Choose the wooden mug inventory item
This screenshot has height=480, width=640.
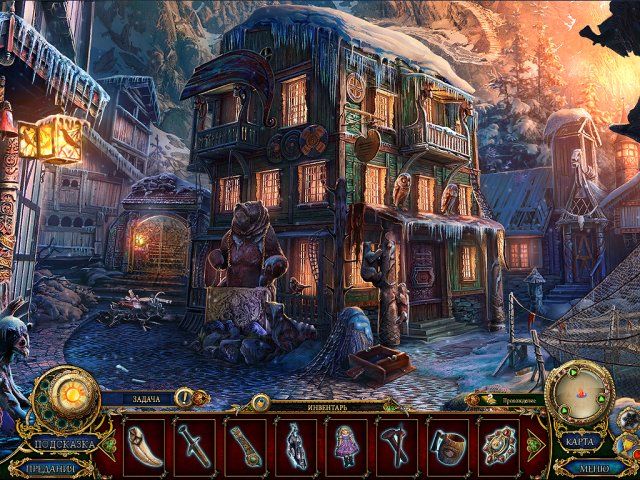coord(446,442)
